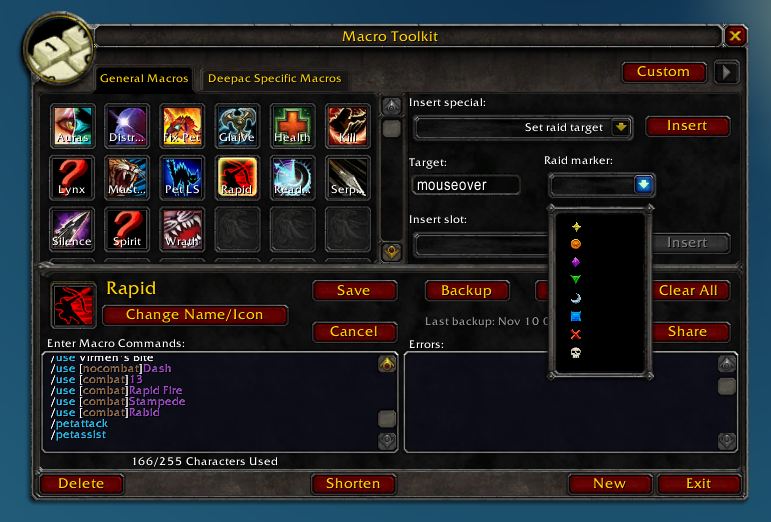This screenshot has width=771, height=522.
Task: Save the Rapid macro
Action: [353, 291]
